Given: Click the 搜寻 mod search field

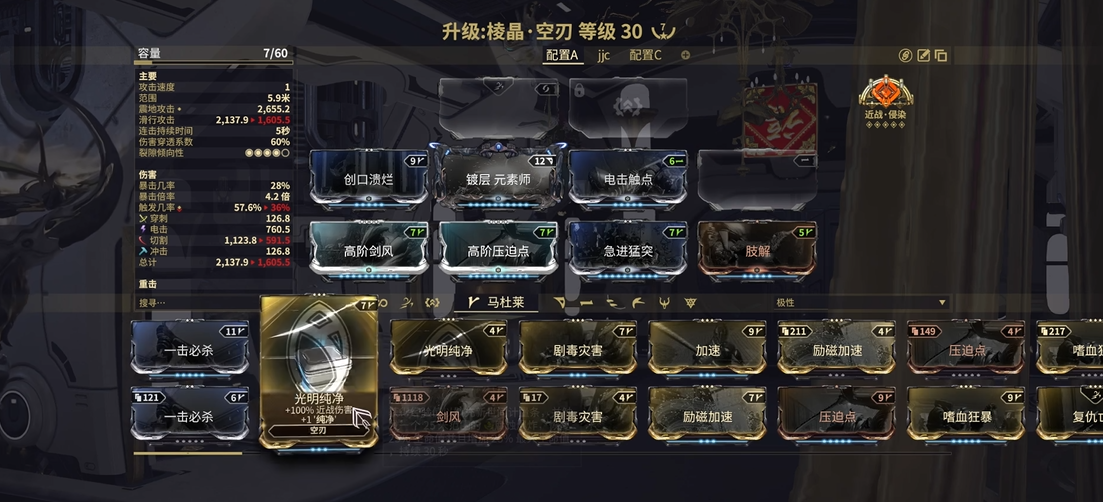Looking at the screenshot, I should [195, 302].
